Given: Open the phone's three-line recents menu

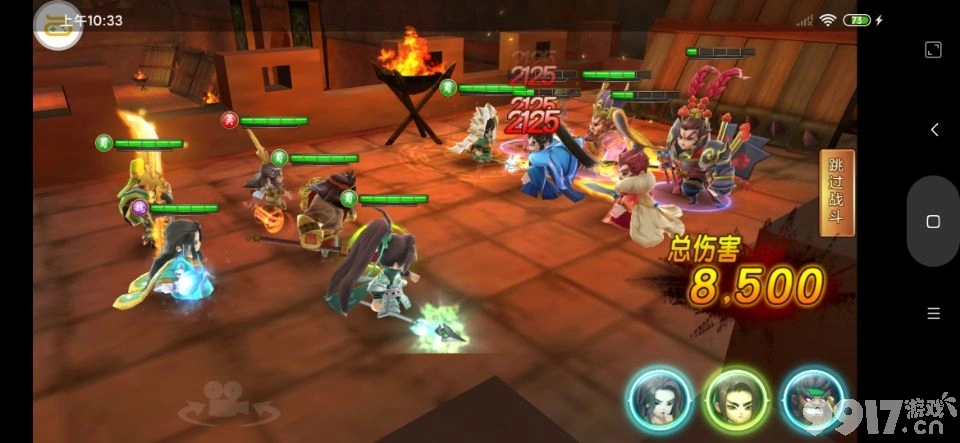Looking at the screenshot, I should (933, 313).
